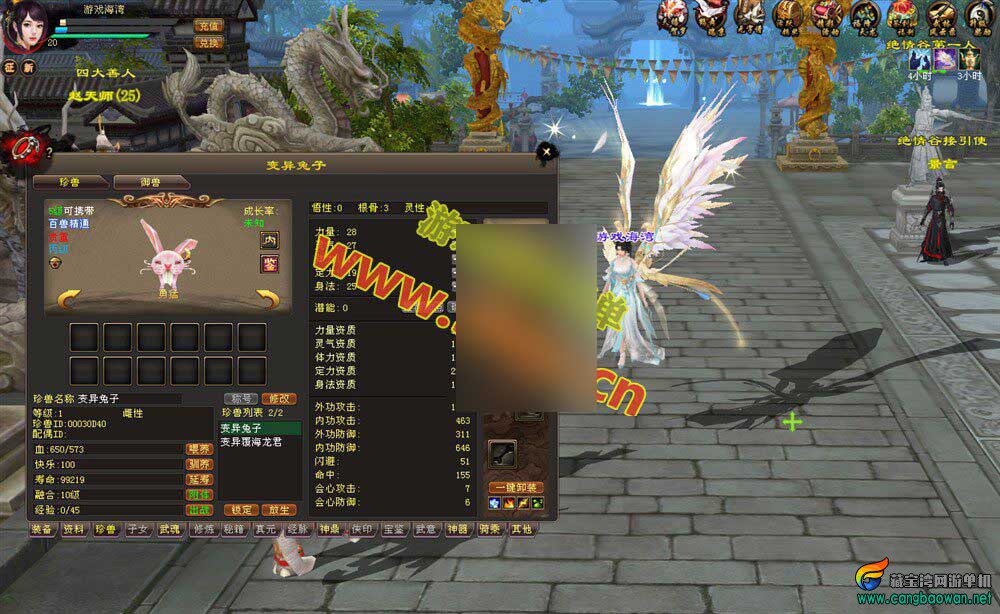The image size is (1000, 614).
Task: Rotate the rabbit preview with the right arrow
Action: pyautogui.click(x=267, y=297)
